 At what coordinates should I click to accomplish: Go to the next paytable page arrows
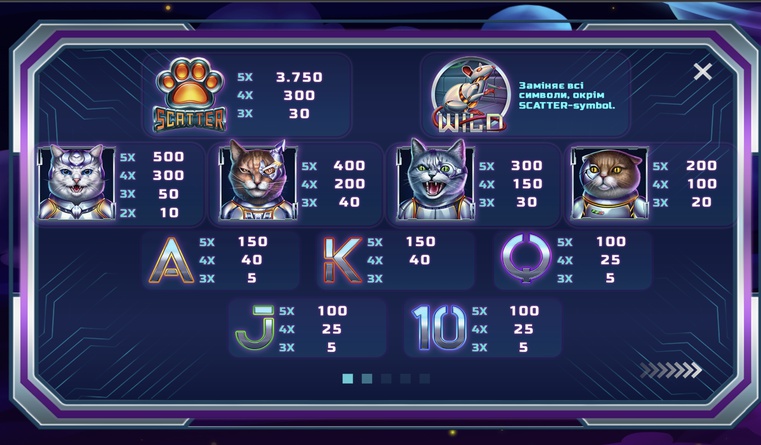[671, 371]
